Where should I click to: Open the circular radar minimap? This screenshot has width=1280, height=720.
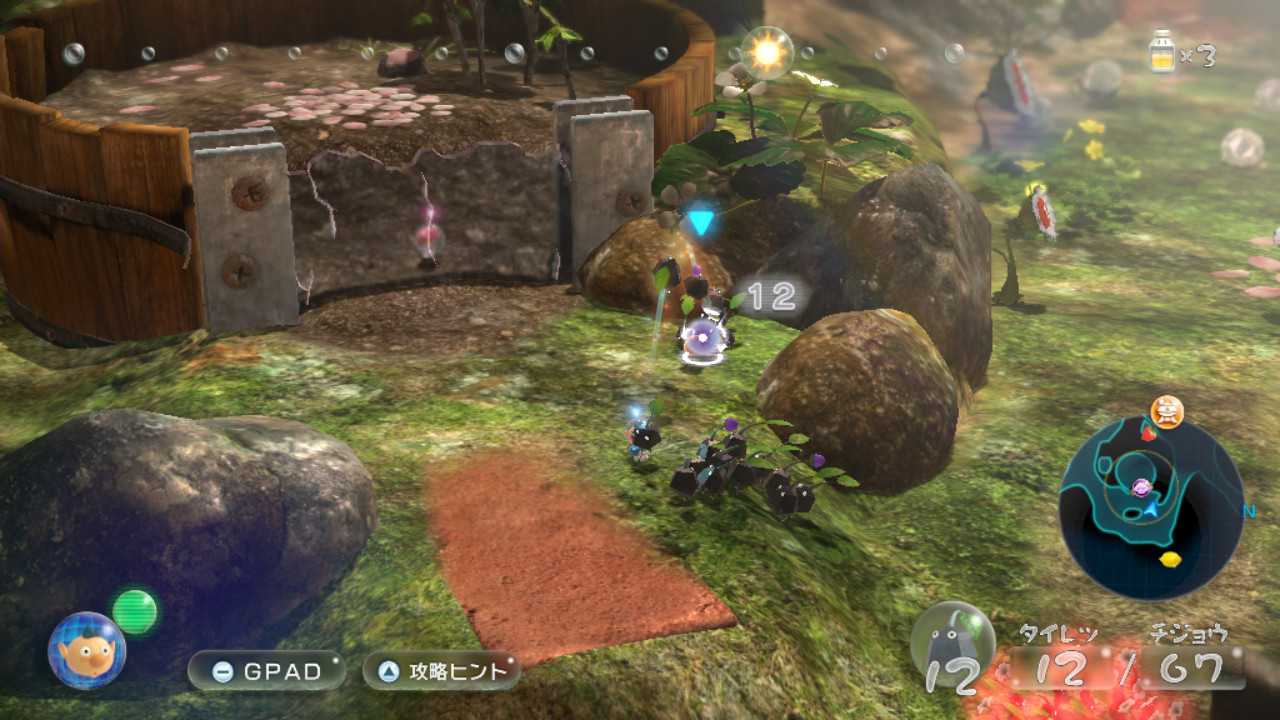click(1150, 509)
